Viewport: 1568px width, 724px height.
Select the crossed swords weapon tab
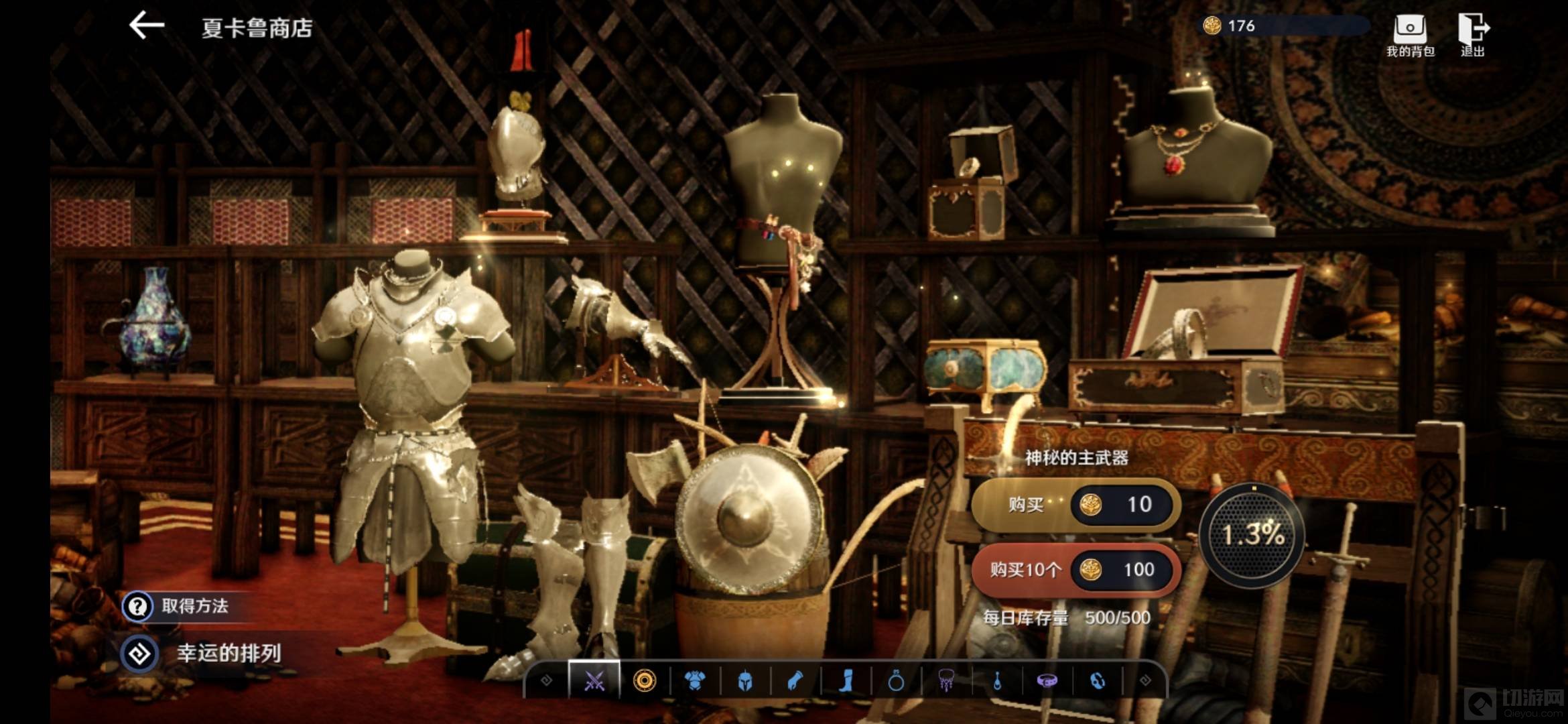click(594, 681)
